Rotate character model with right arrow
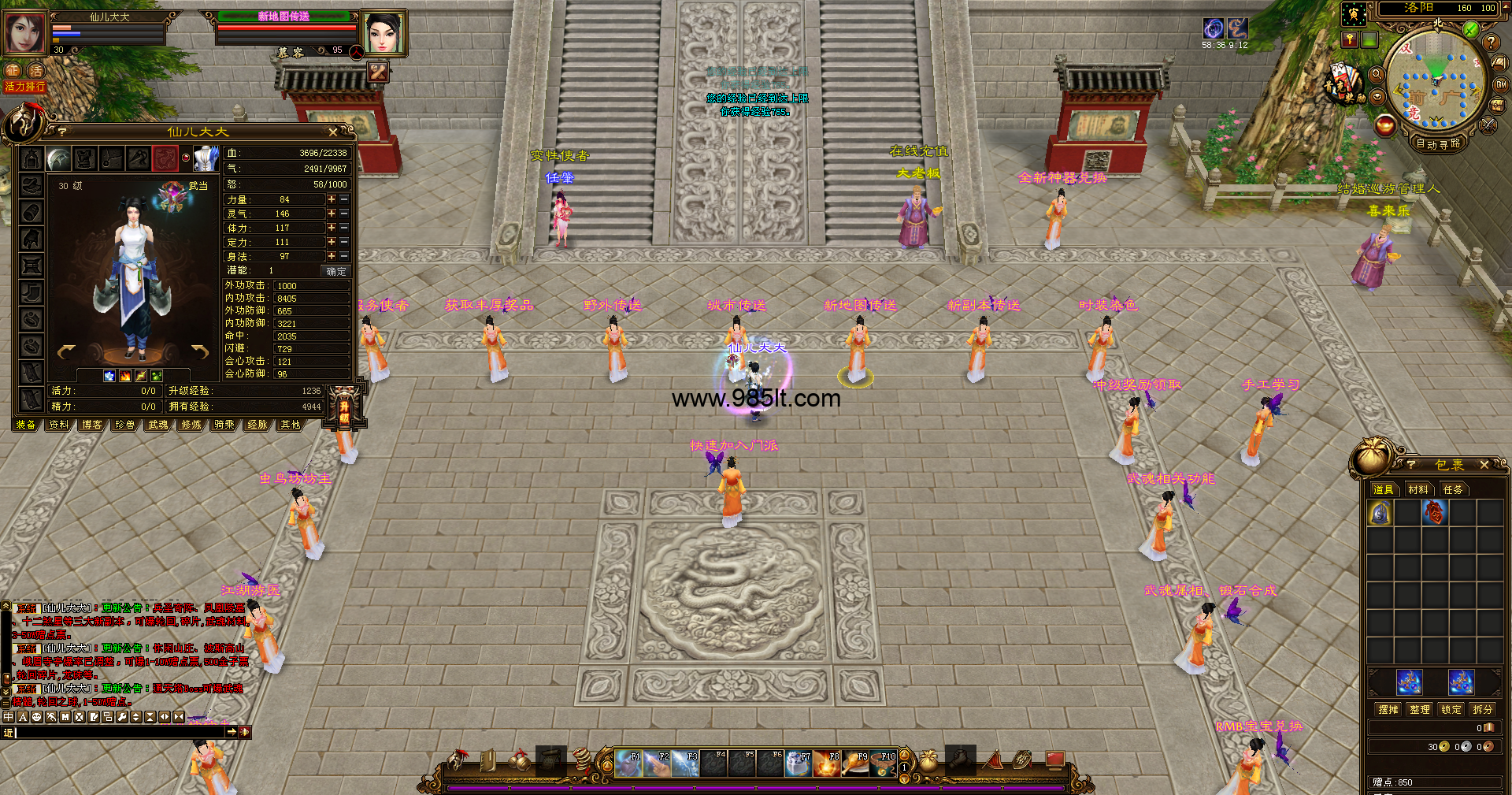This screenshot has width=1512, height=795. tap(200, 351)
